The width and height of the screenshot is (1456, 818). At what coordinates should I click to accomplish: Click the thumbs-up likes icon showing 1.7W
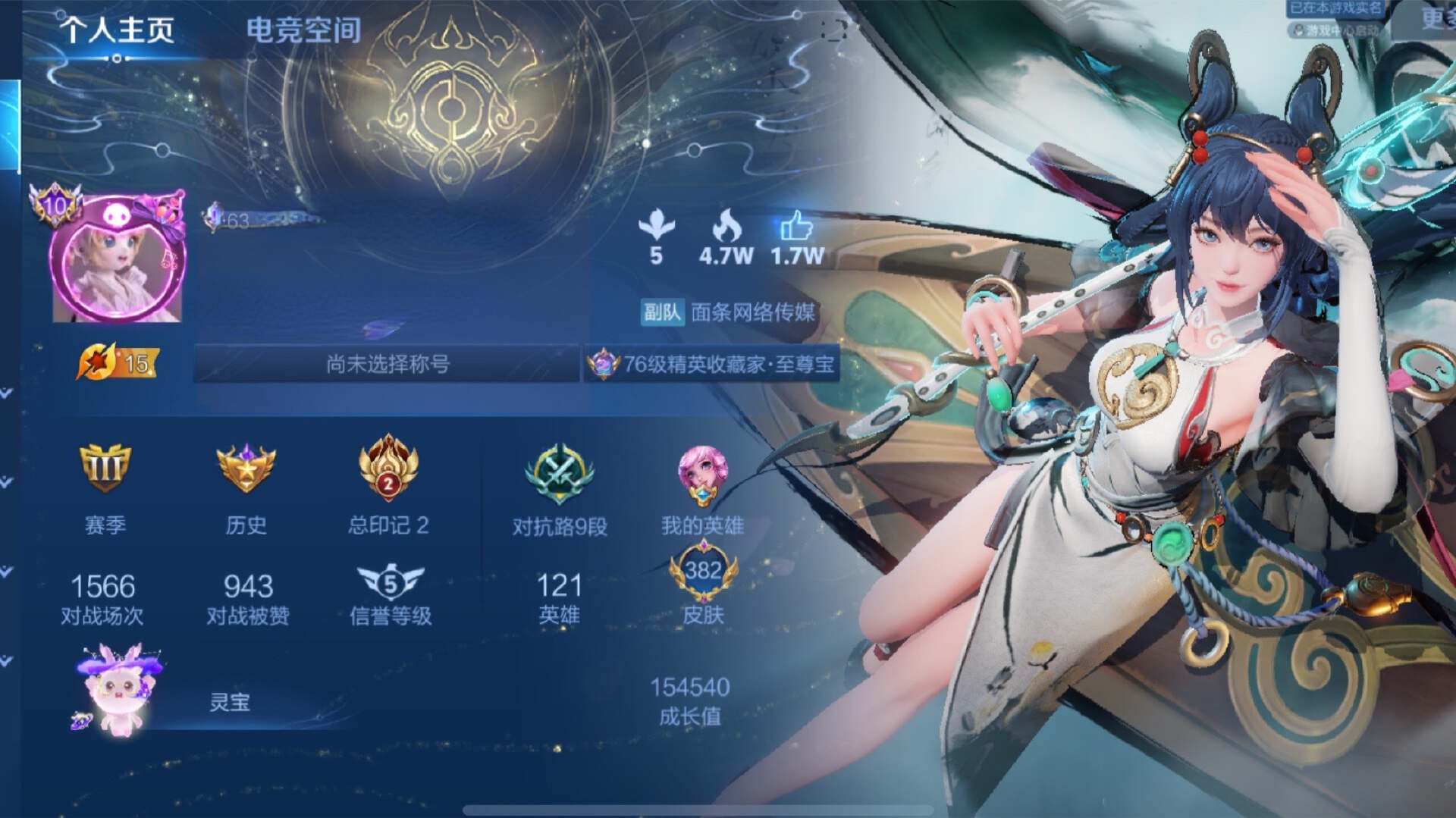[x=795, y=227]
